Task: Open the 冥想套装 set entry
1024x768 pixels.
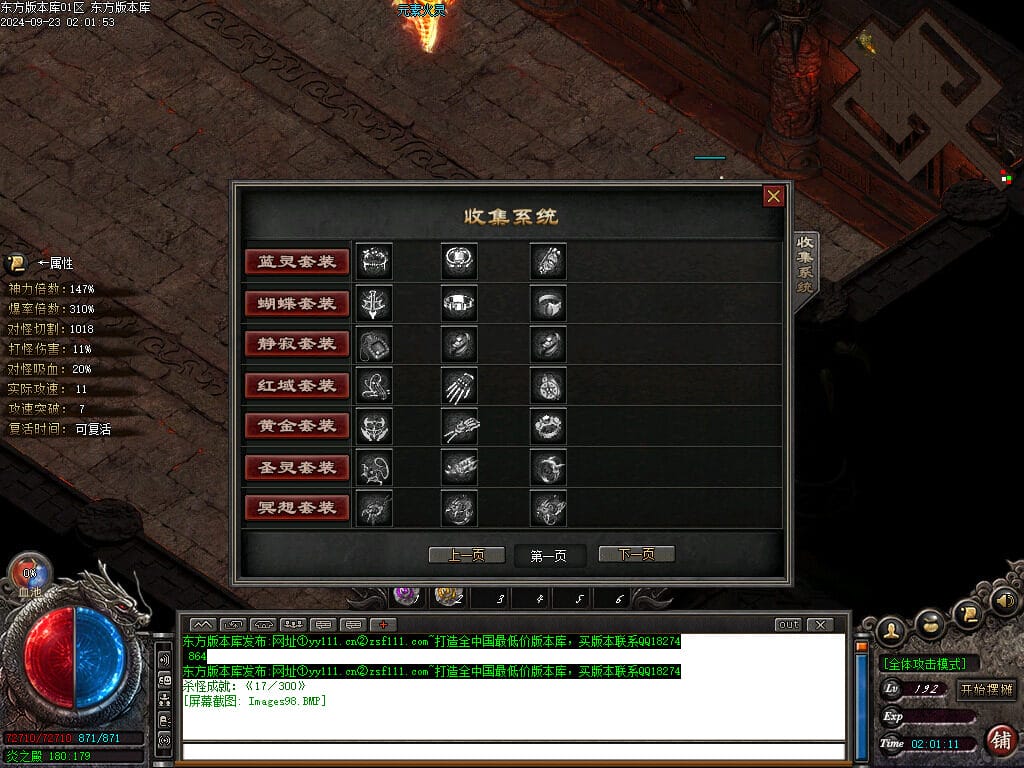Action: coord(297,508)
